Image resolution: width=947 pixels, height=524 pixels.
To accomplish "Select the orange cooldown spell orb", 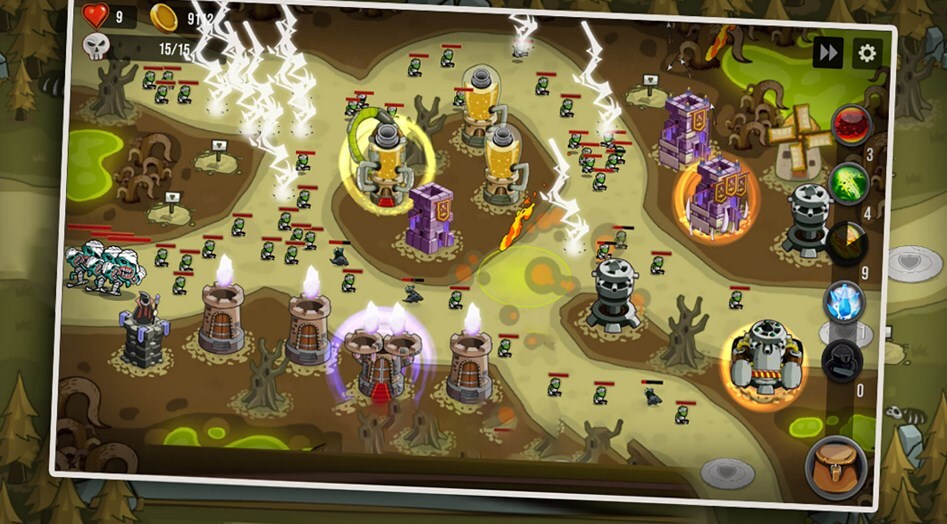I will (x=847, y=243).
